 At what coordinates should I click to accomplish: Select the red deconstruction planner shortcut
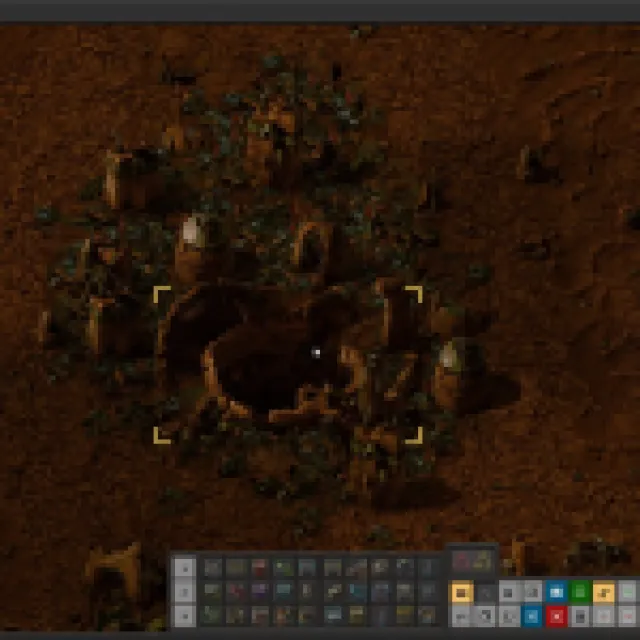point(556,615)
